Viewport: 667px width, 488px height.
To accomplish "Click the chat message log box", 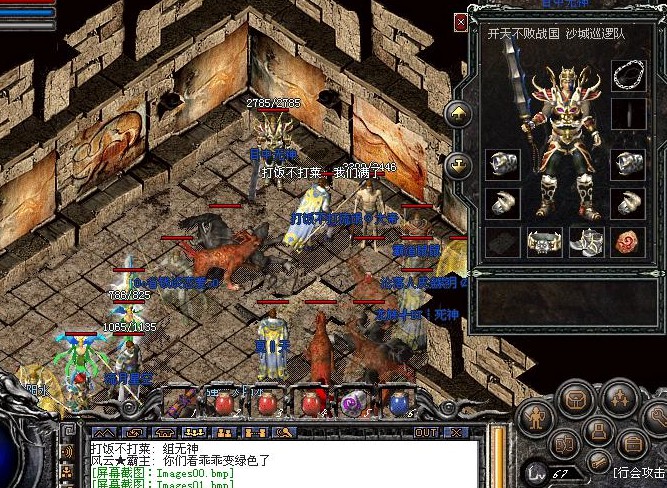I will (280, 463).
